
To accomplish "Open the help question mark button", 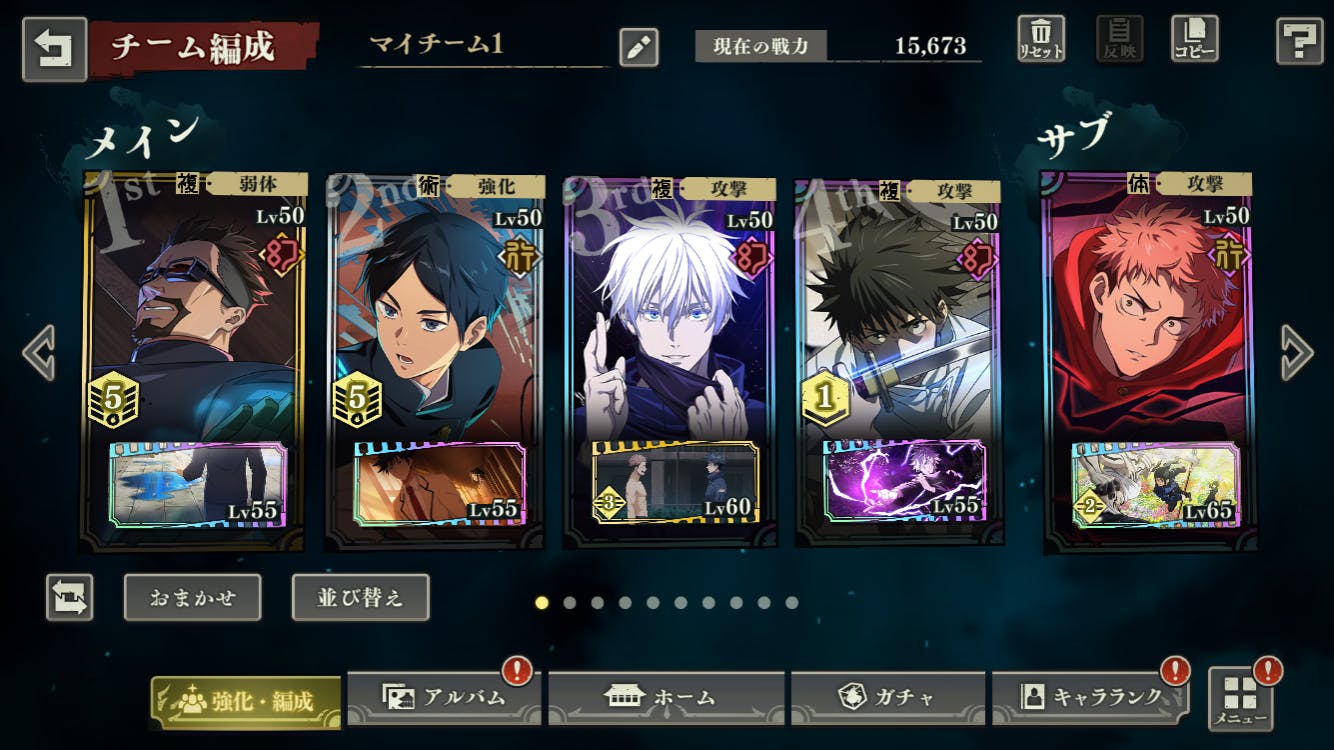I will [x=1299, y=42].
